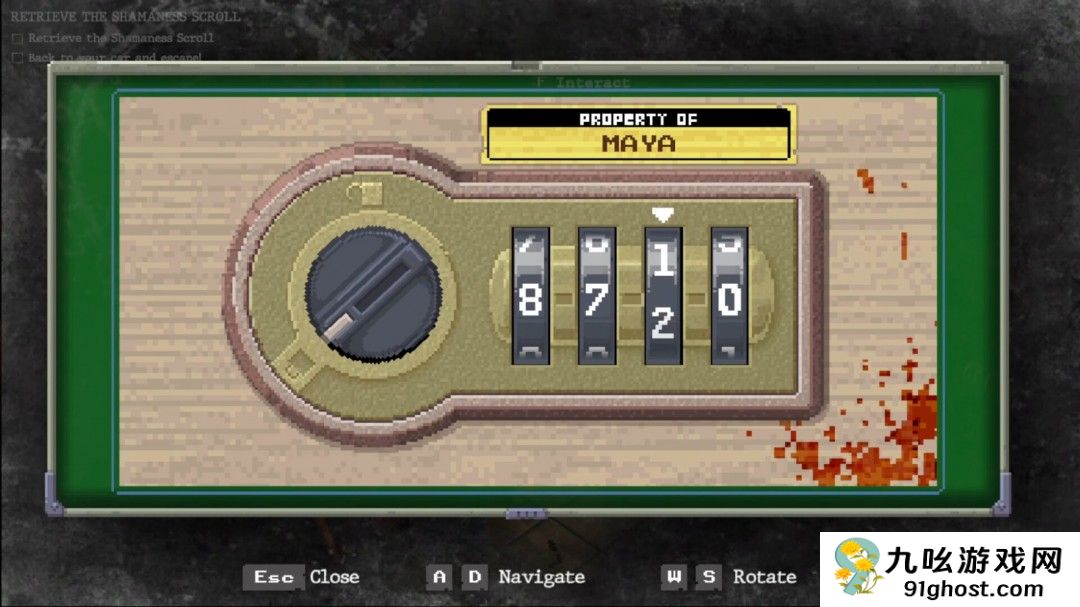Image resolution: width=1080 pixels, height=607 pixels.
Task: Select the combination wheel showing 0
Action: 729,296
